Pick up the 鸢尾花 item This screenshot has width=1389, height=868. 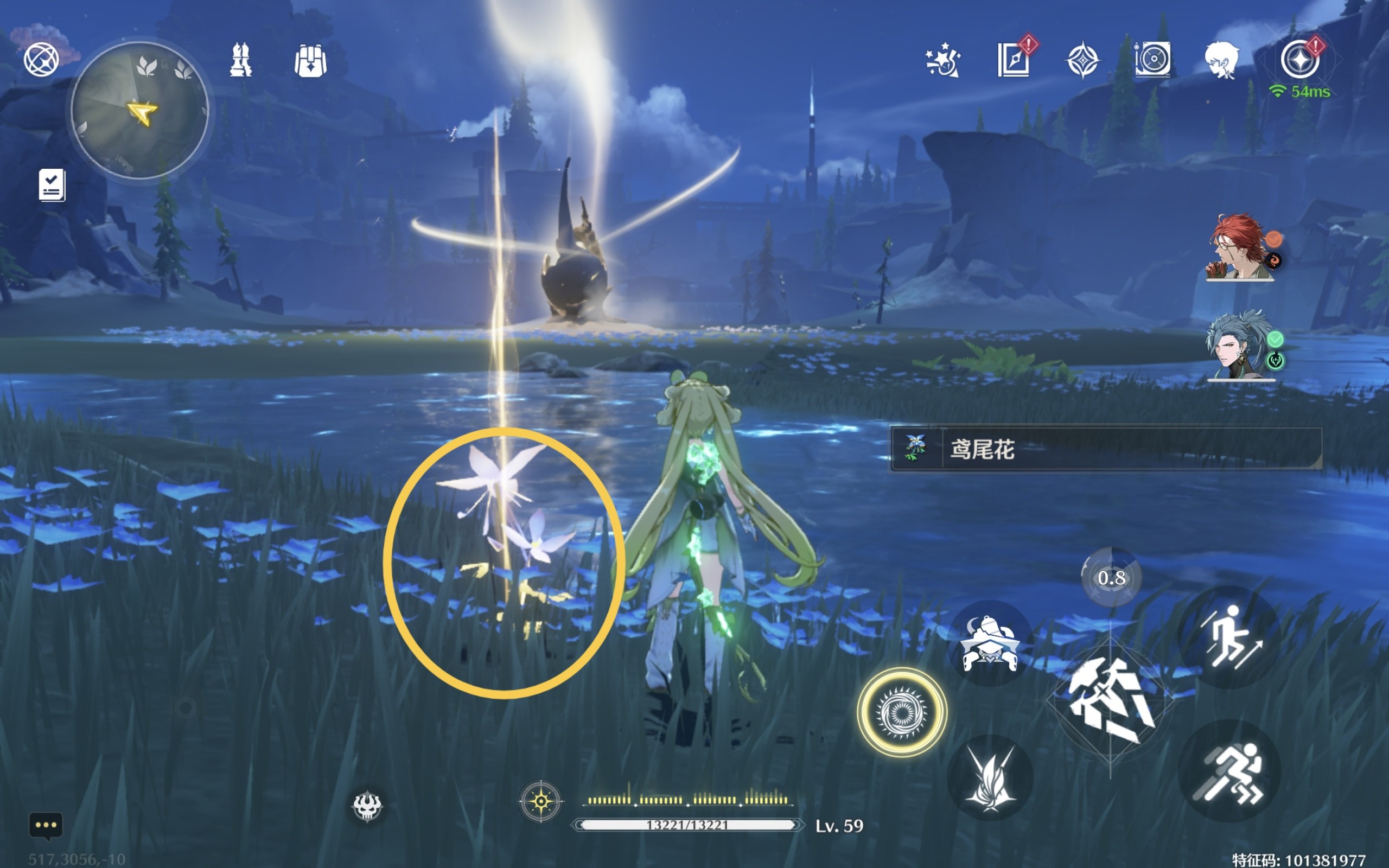point(1105,450)
